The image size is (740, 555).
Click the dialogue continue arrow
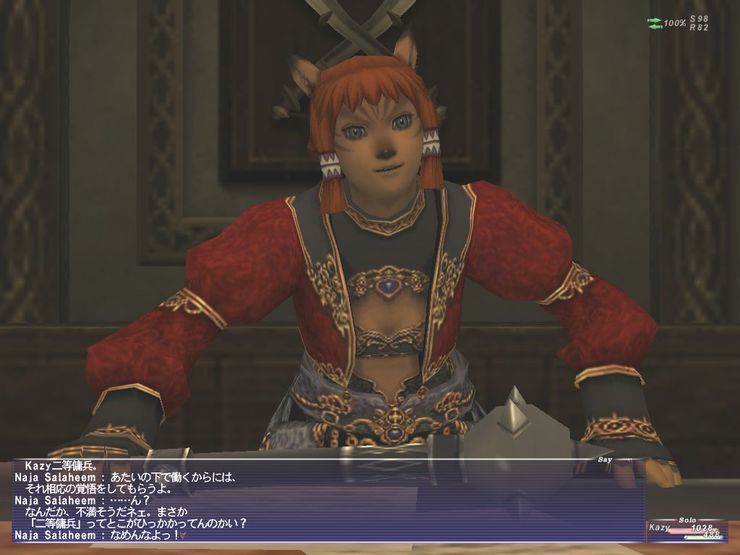pos(183,537)
